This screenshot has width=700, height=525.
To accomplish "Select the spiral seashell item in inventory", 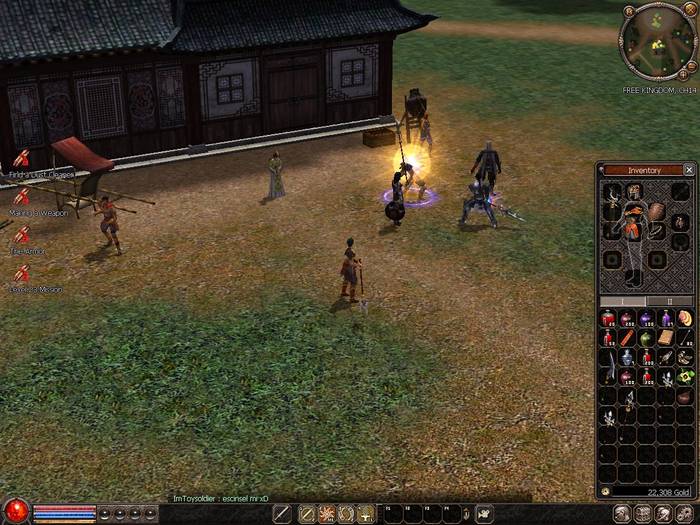I will 685,318.
